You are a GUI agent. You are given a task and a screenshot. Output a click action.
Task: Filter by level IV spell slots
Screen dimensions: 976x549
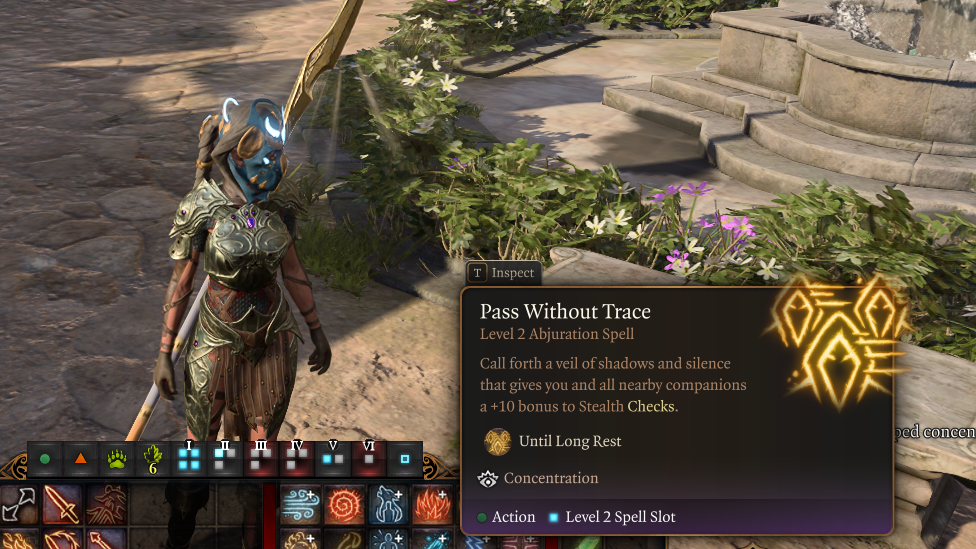pyautogui.click(x=297, y=458)
